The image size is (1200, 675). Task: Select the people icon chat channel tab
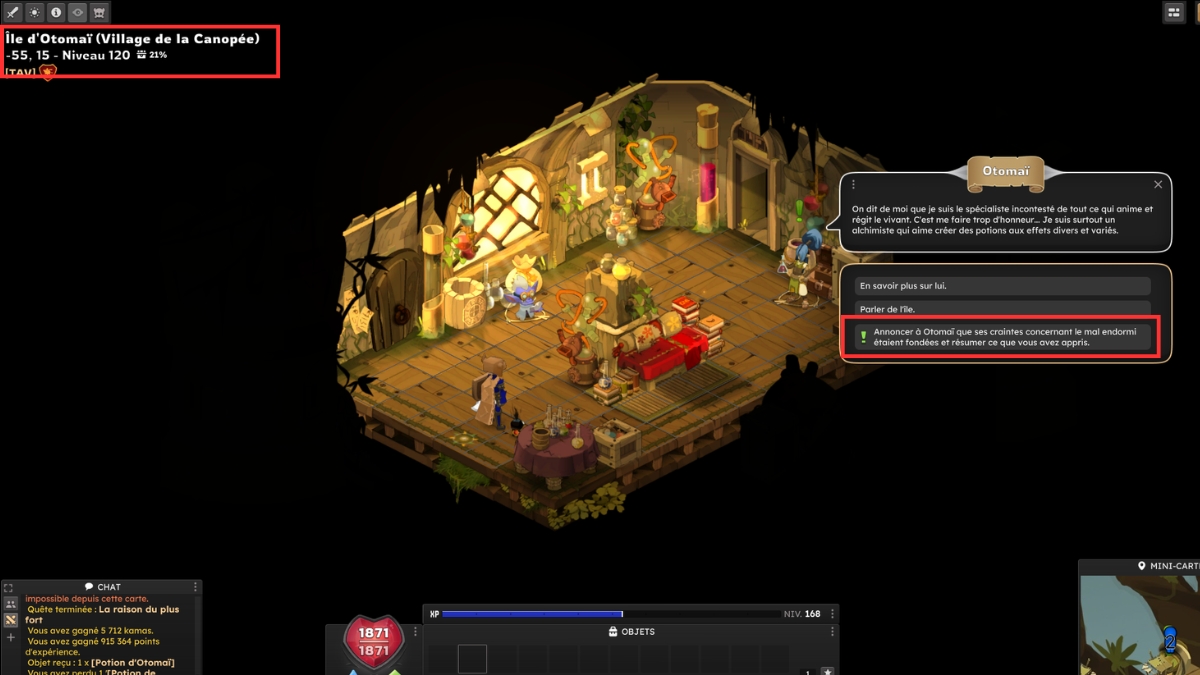11,604
